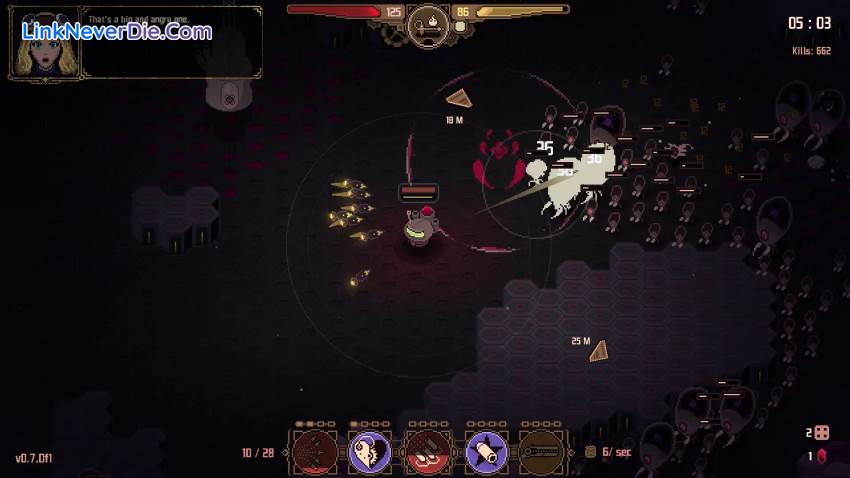This screenshot has height=478, width=850.
Task: Activate the mechanical heart ability
Action: [x=370, y=452]
